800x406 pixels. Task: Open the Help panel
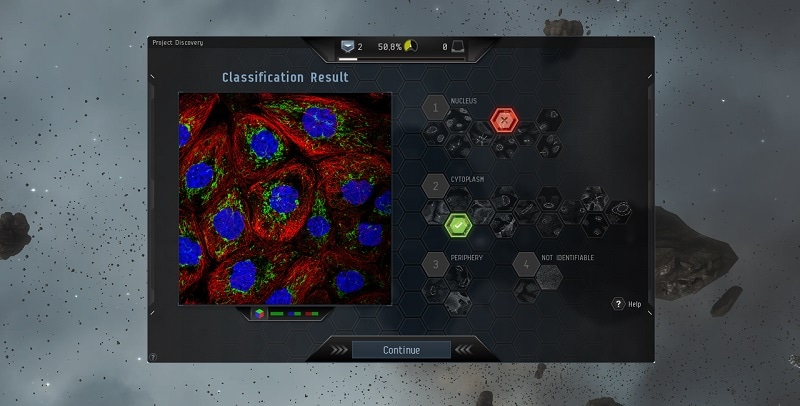tap(619, 304)
